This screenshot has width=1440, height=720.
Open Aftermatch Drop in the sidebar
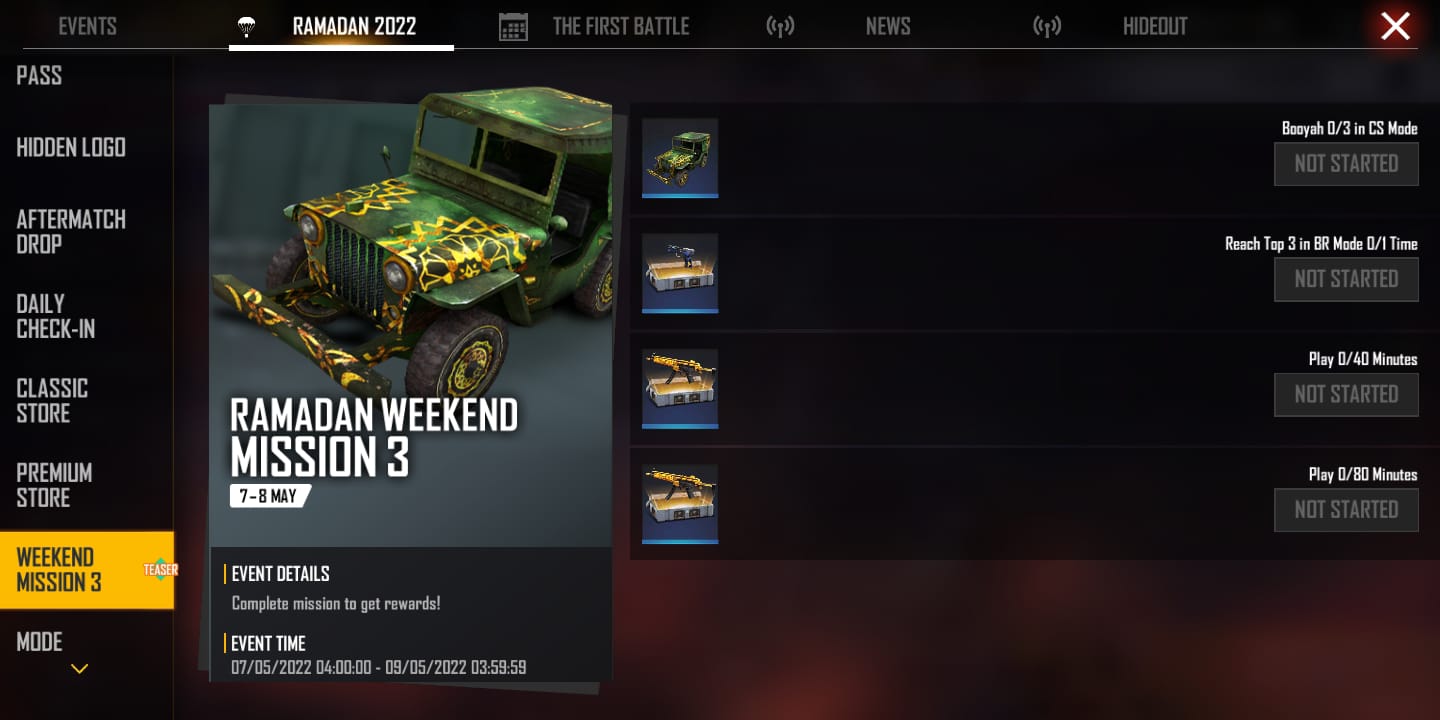tap(71, 231)
